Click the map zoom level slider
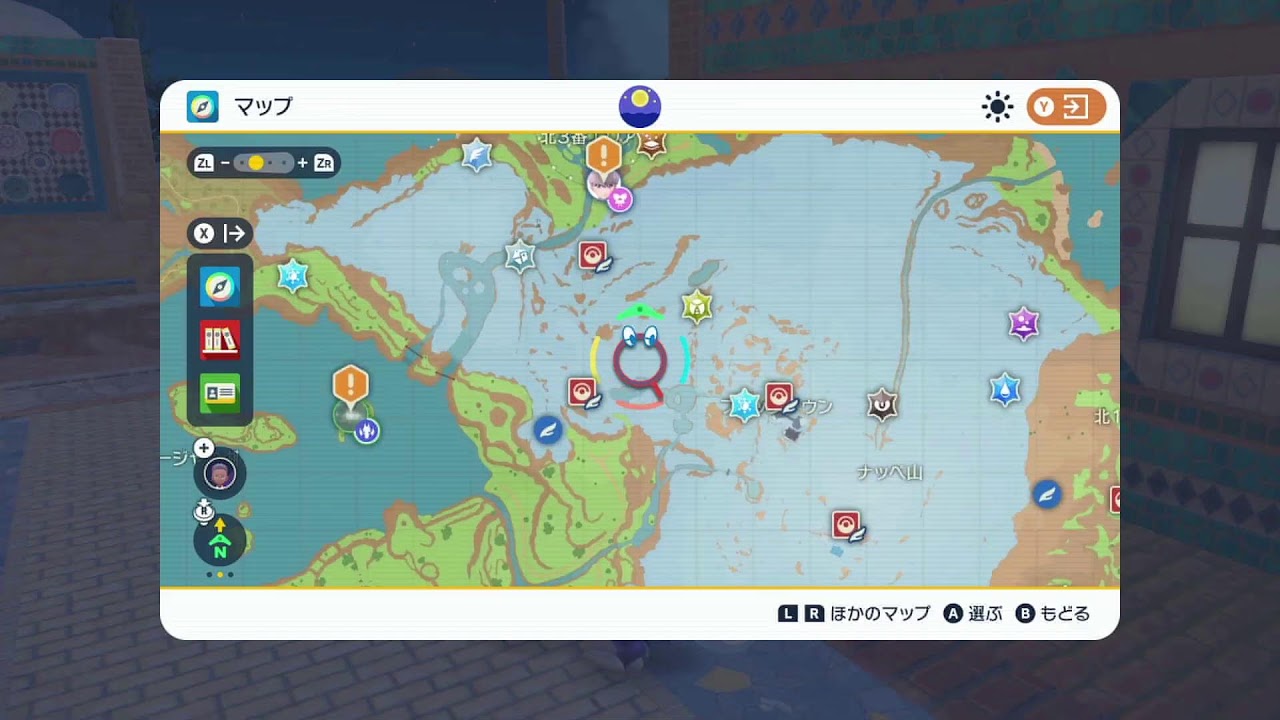This screenshot has width=1280, height=720. pos(264,163)
